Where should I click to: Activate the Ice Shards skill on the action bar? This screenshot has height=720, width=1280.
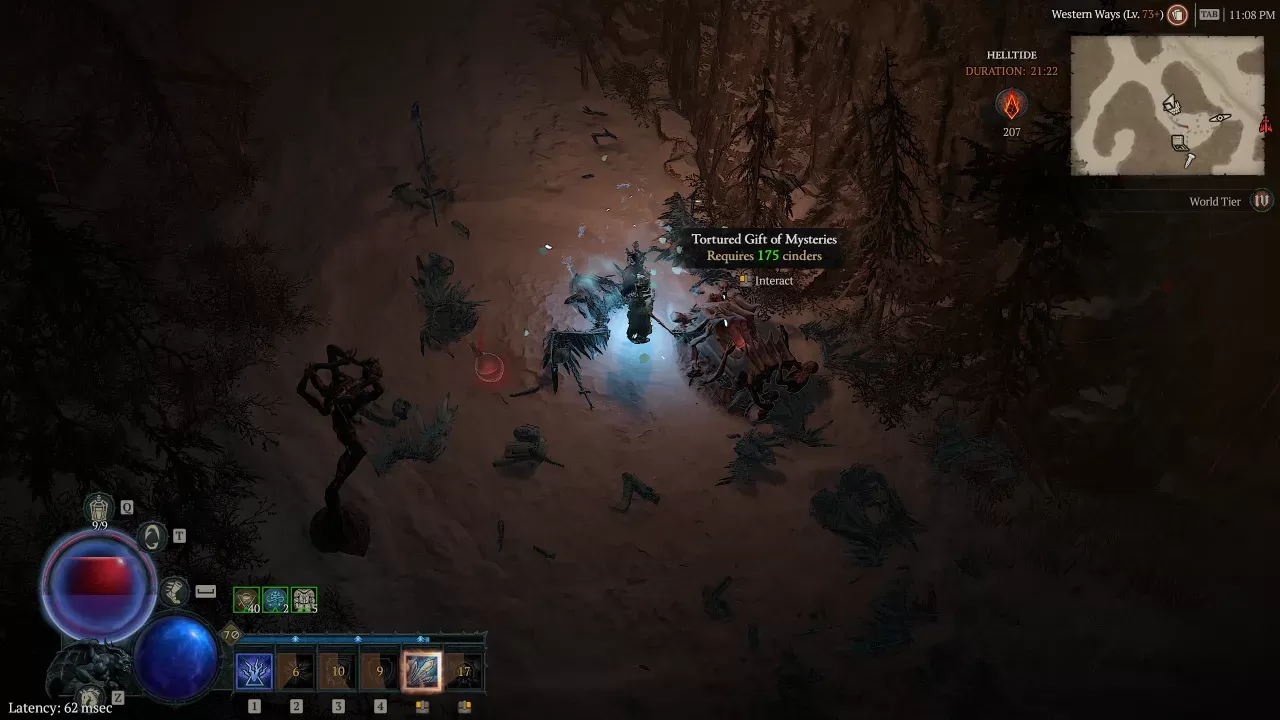point(421,671)
